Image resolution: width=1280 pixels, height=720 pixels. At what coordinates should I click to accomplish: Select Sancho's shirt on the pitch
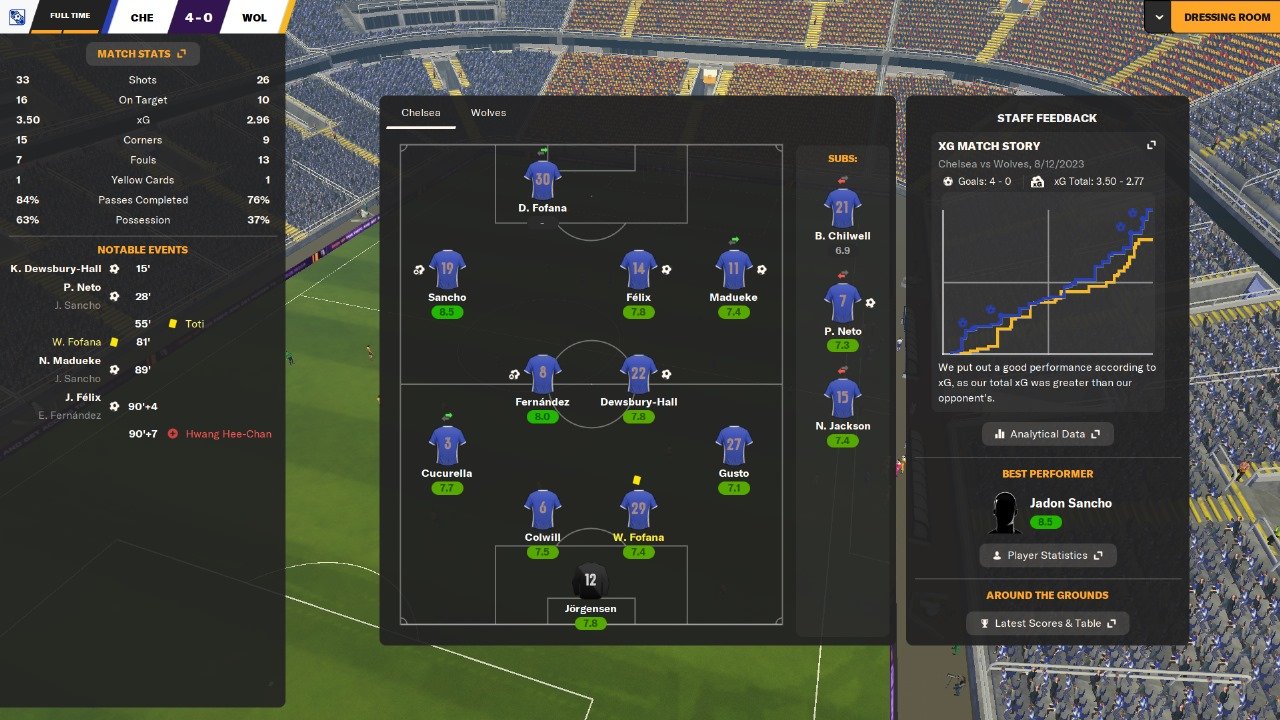coord(447,270)
